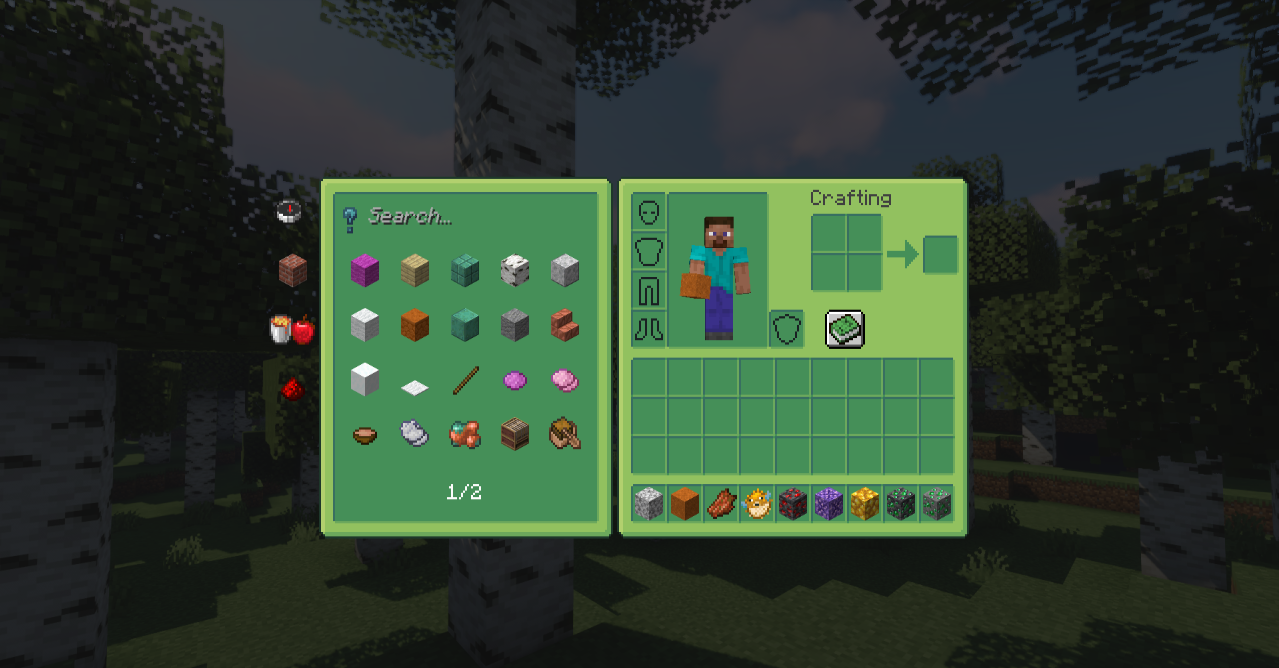Select the stick recipe
Screen dimensions: 1279x668
(x=465, y=380)
